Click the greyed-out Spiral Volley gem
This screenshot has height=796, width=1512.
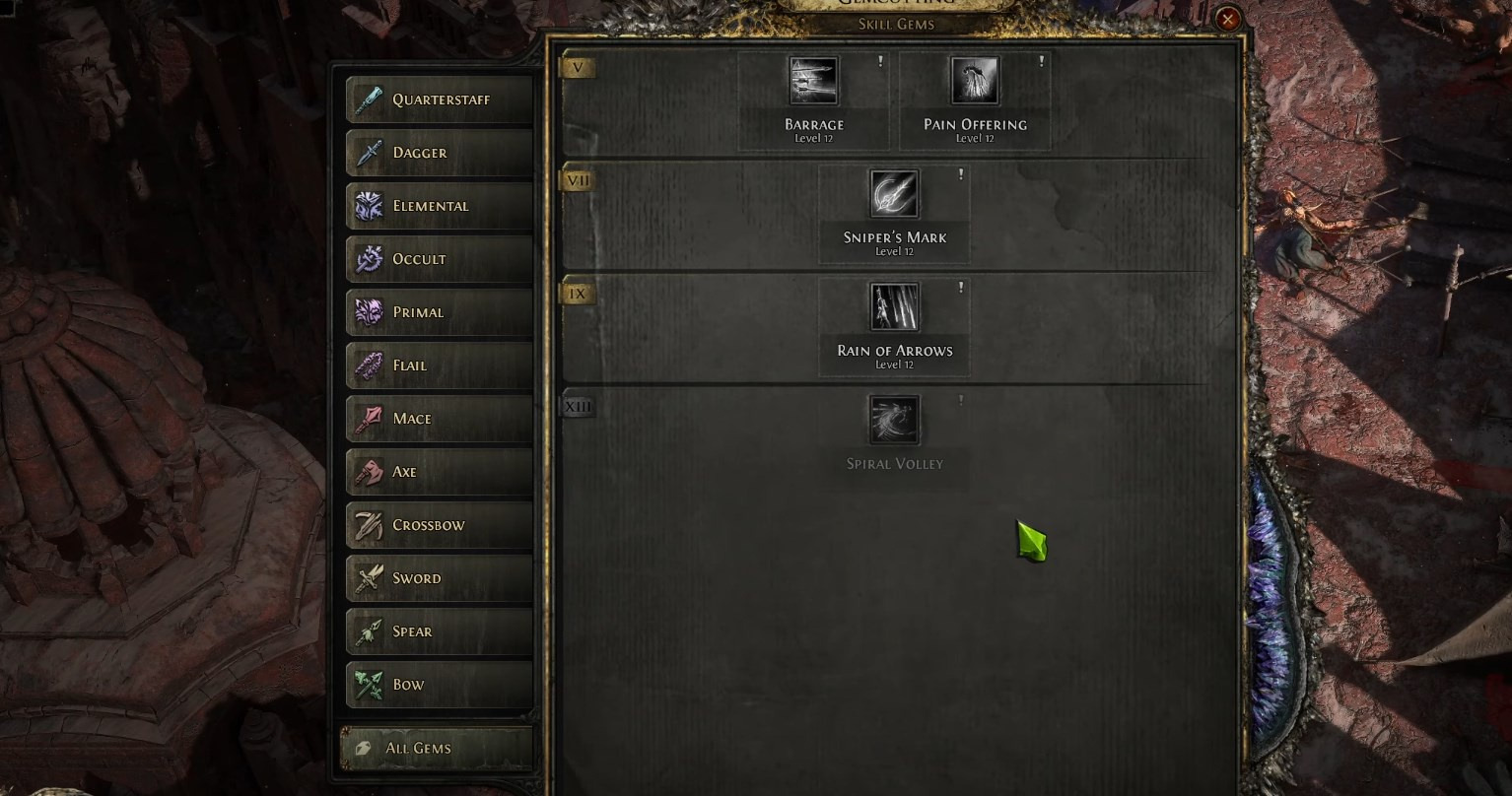click(894, 421)
